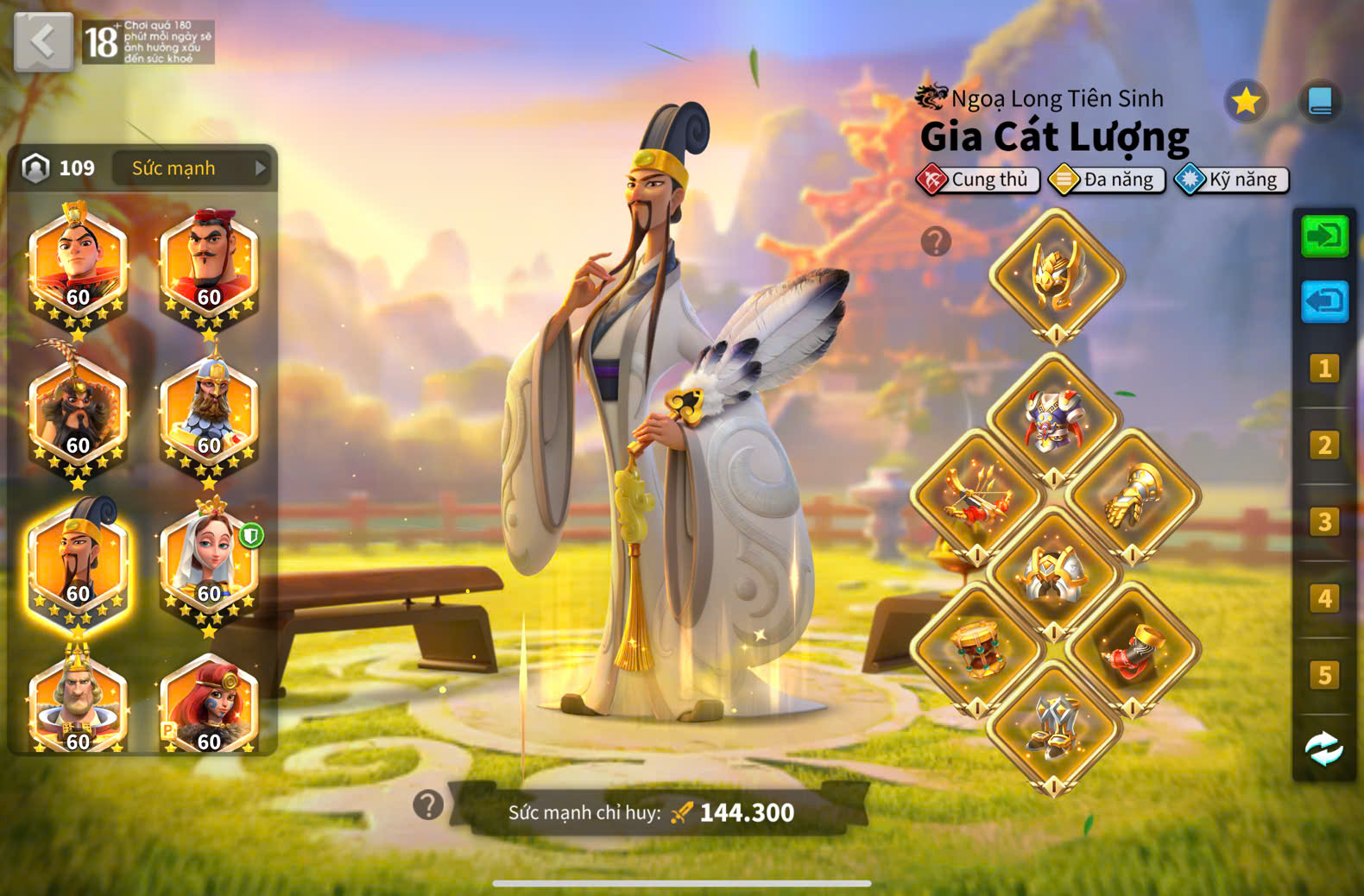
Task: Go back using the arrow button
Action: [x=43, y=41]
